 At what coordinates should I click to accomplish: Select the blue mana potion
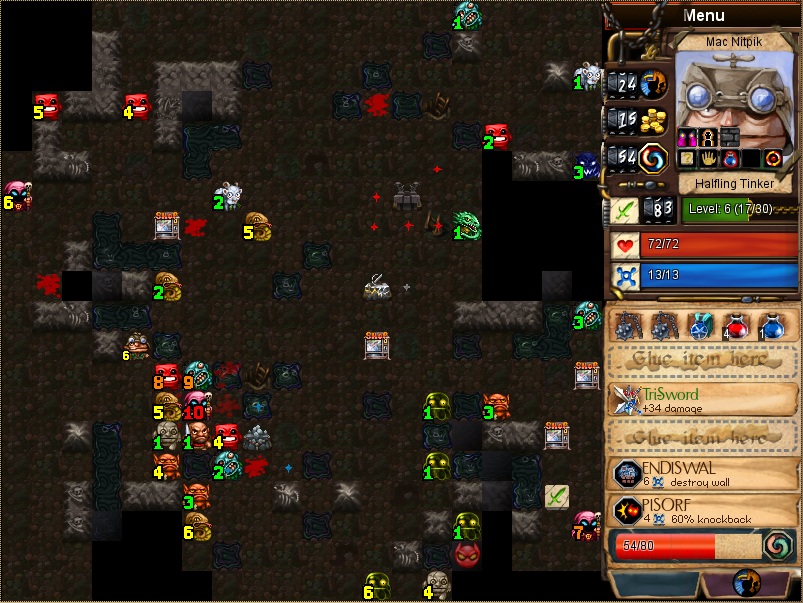coord(771,327)
